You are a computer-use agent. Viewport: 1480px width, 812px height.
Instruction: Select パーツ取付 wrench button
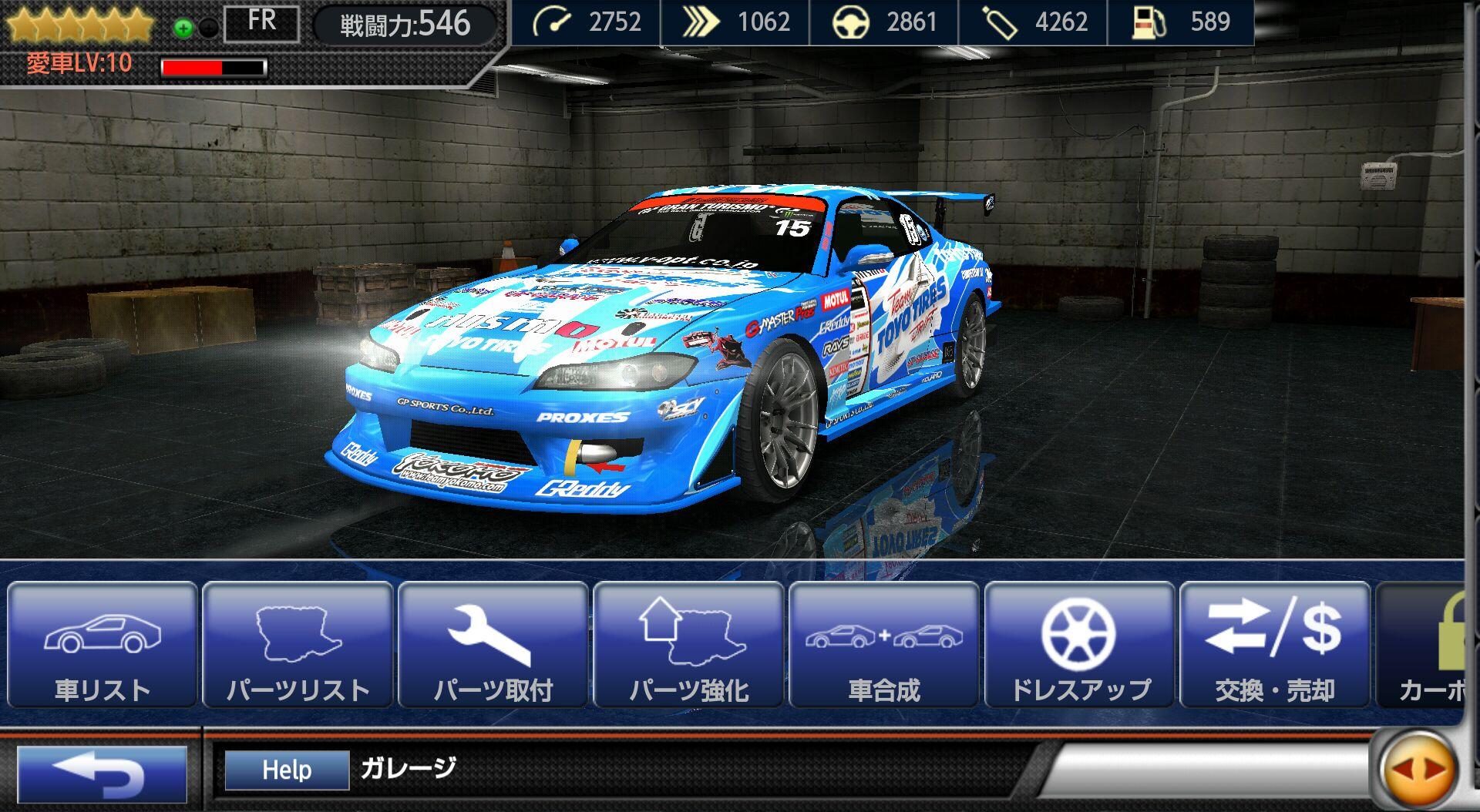tap(493, 646)
